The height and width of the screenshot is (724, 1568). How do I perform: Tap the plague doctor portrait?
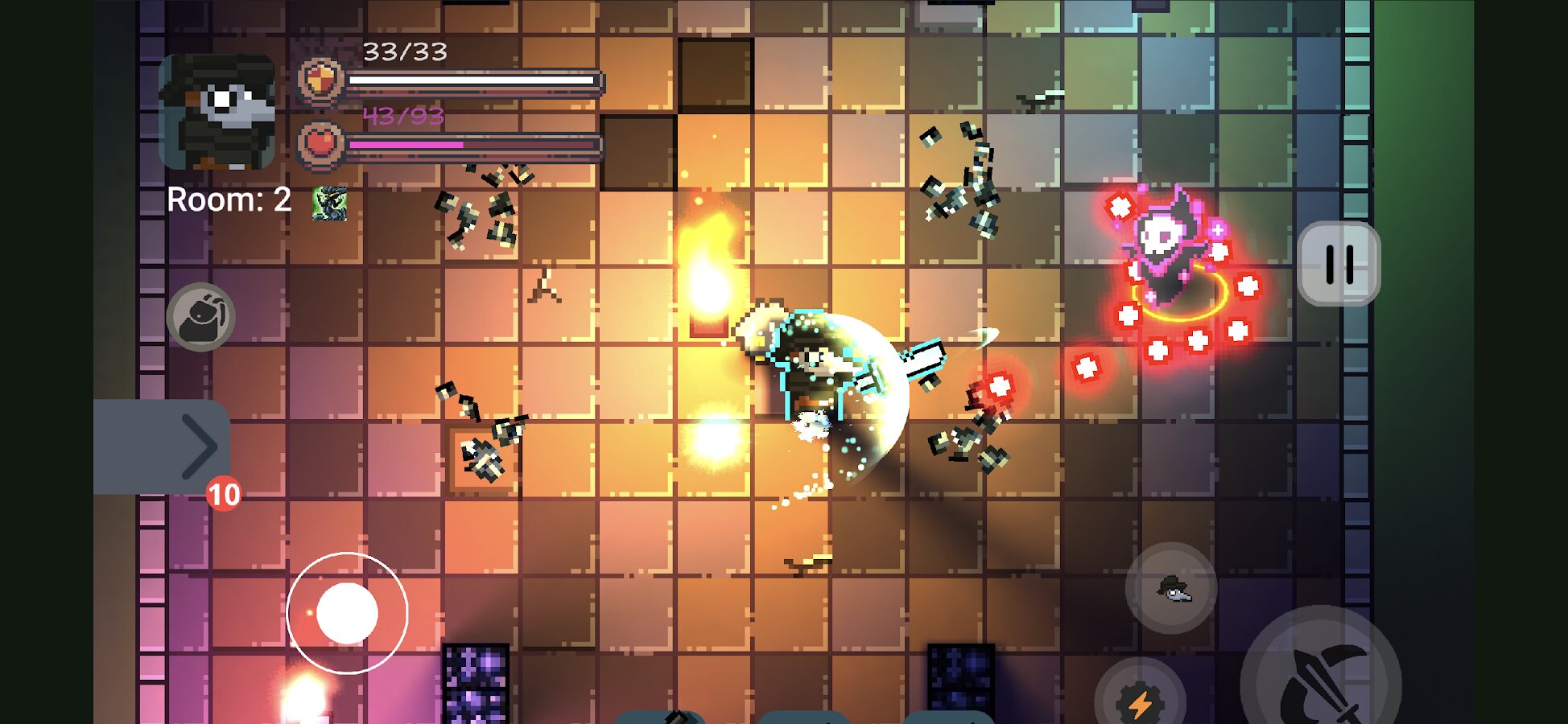[x=218, y=111]
